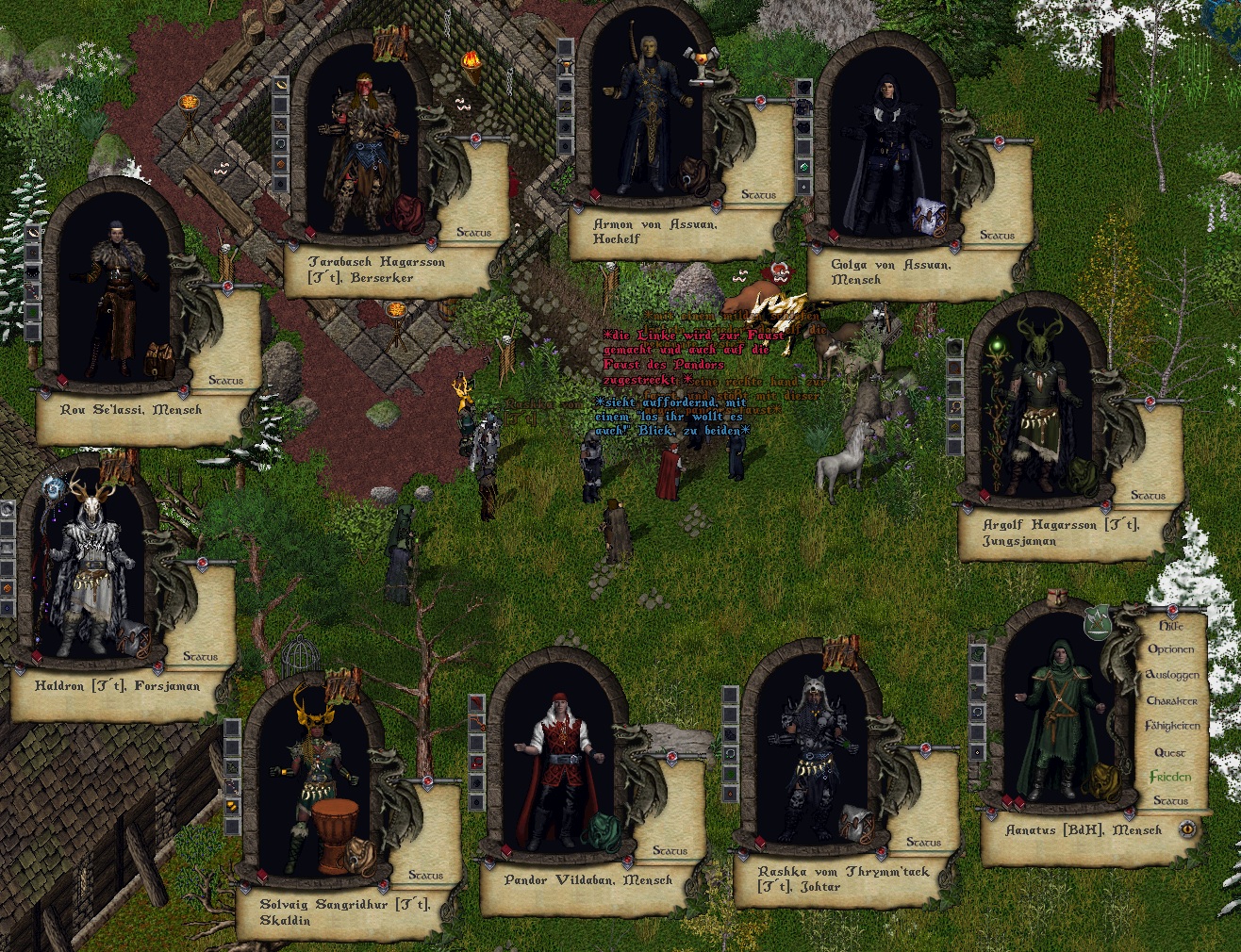The image size is (1241, 952).
Task: Open Optionen on Aanatus' paperdoll
Action: point(1170,649)
